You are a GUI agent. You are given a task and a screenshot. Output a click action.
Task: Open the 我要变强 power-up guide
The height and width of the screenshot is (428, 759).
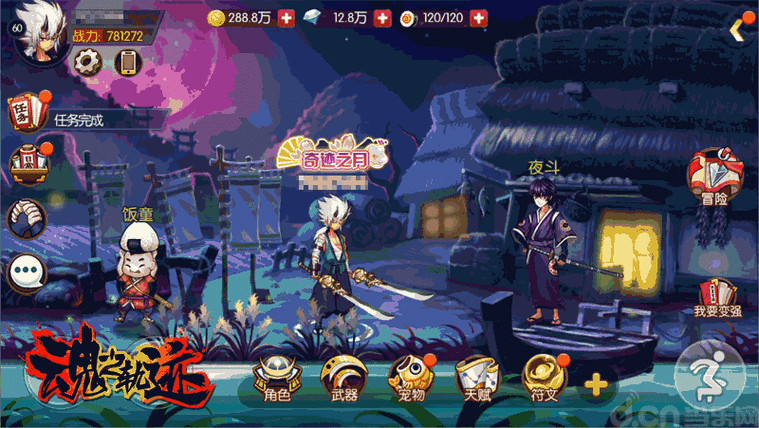717,297
